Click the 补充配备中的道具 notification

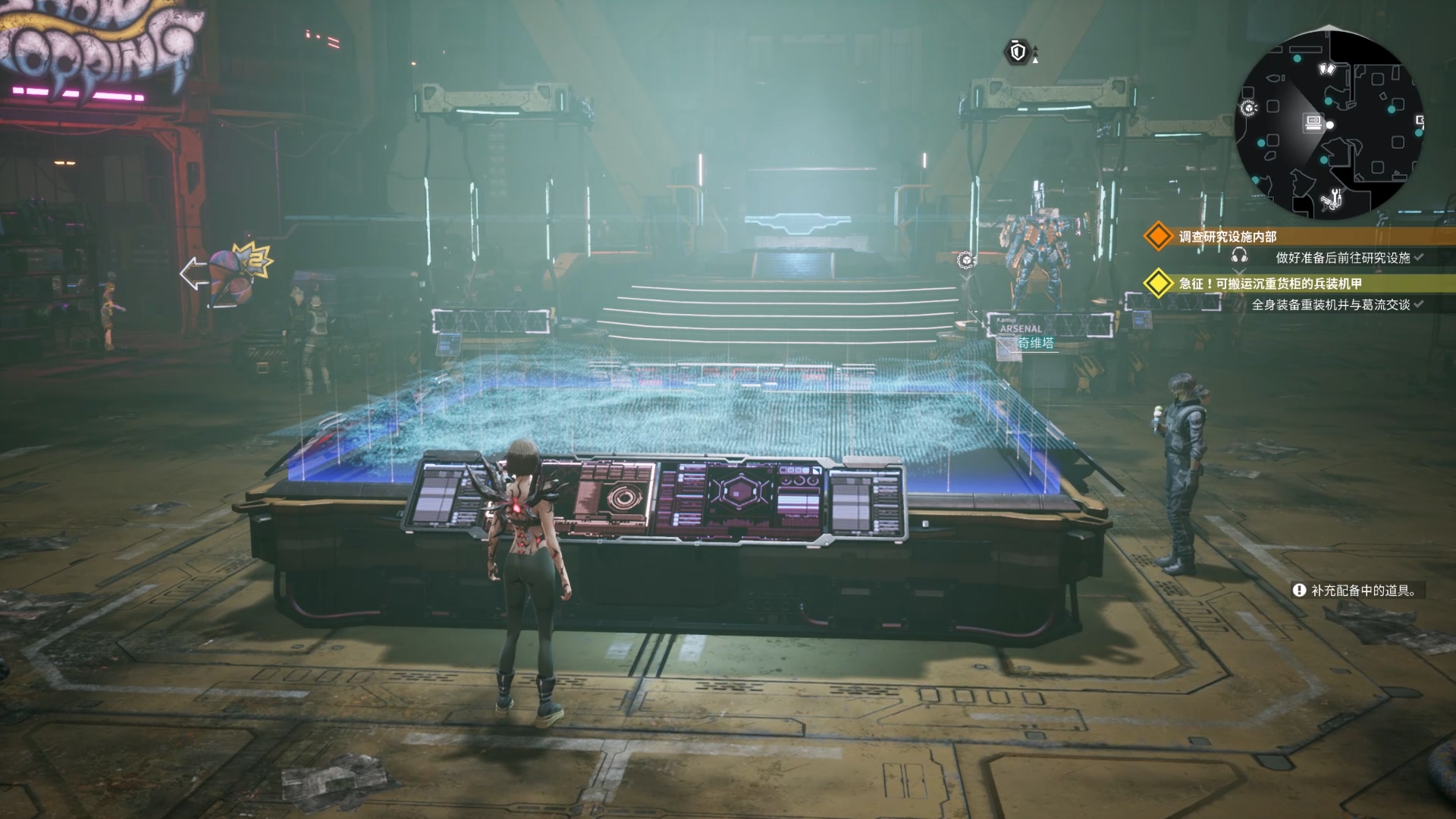pos(1356,590)
